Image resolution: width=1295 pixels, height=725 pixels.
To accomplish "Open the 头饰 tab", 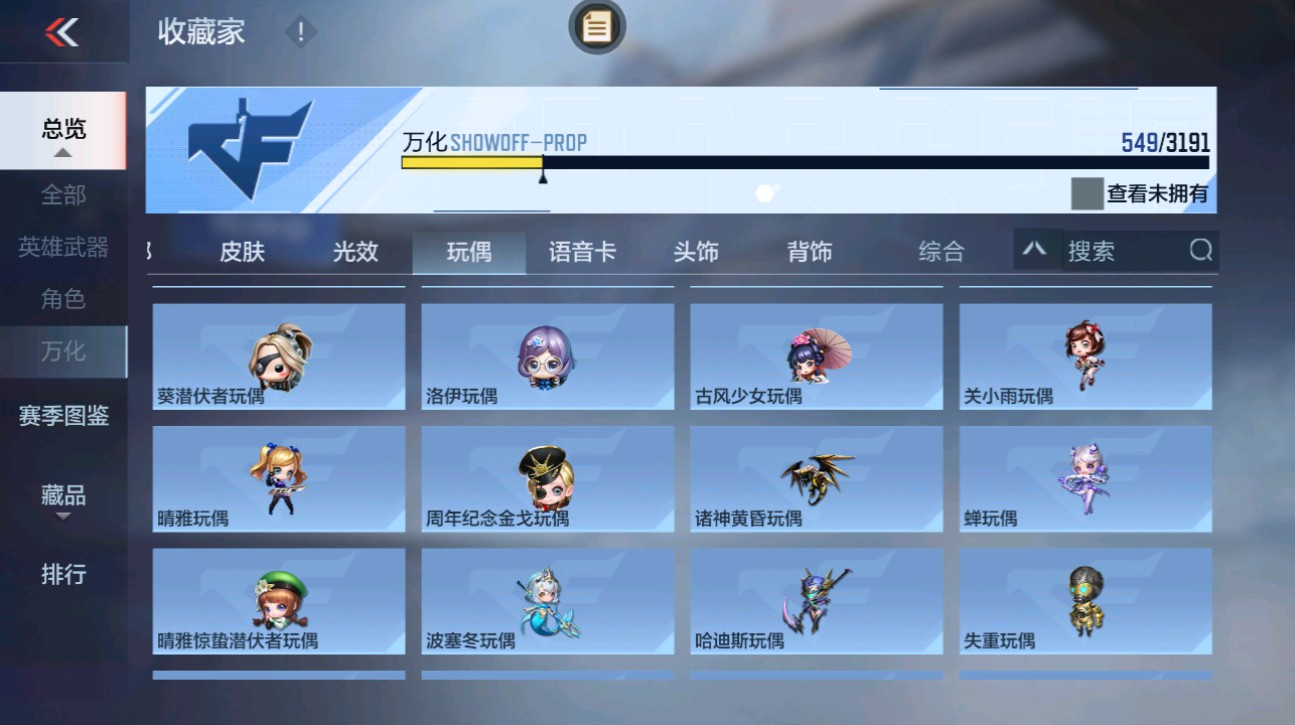I will 698,251.
